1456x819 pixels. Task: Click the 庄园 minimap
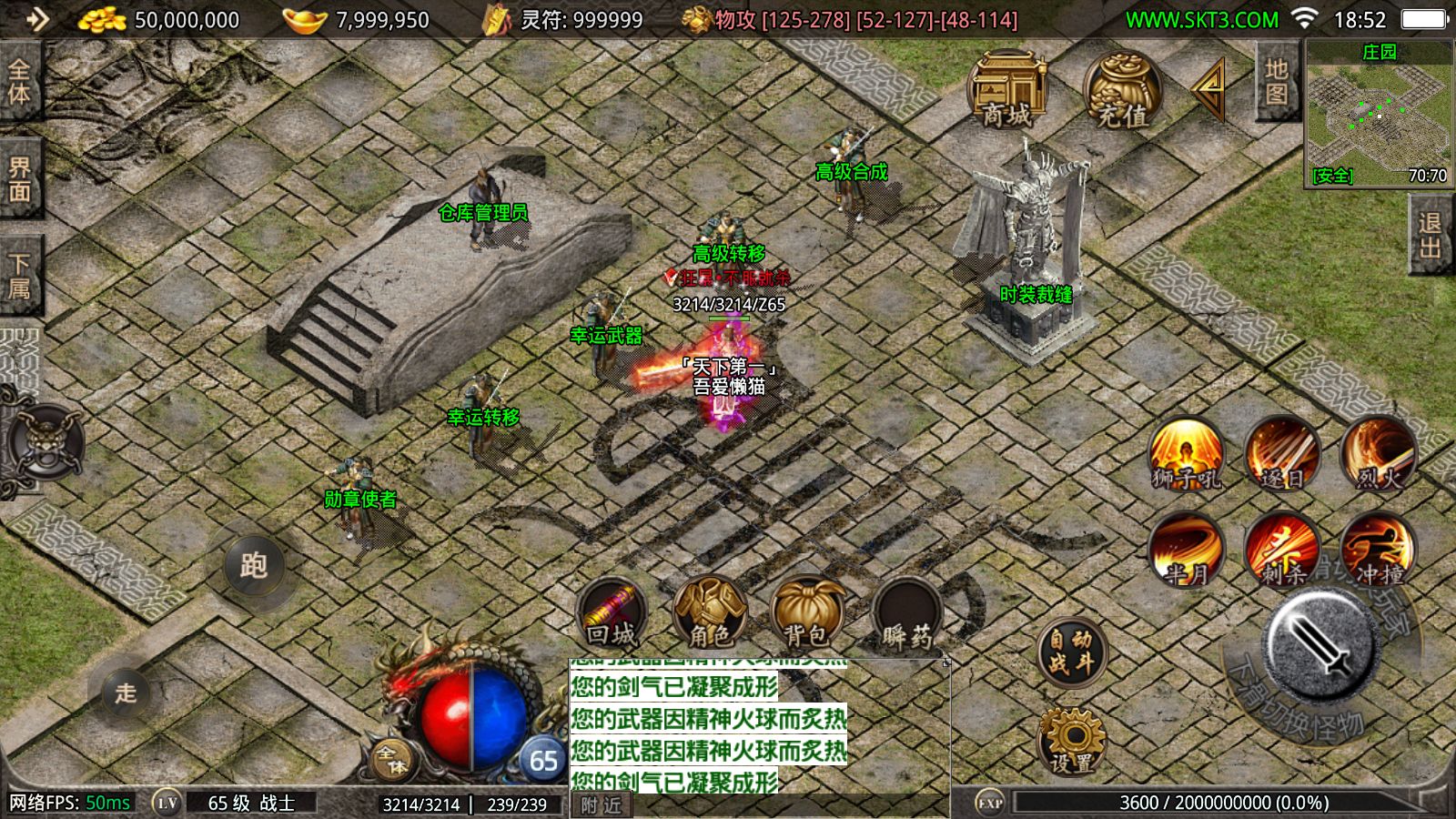coord(1379,114)
